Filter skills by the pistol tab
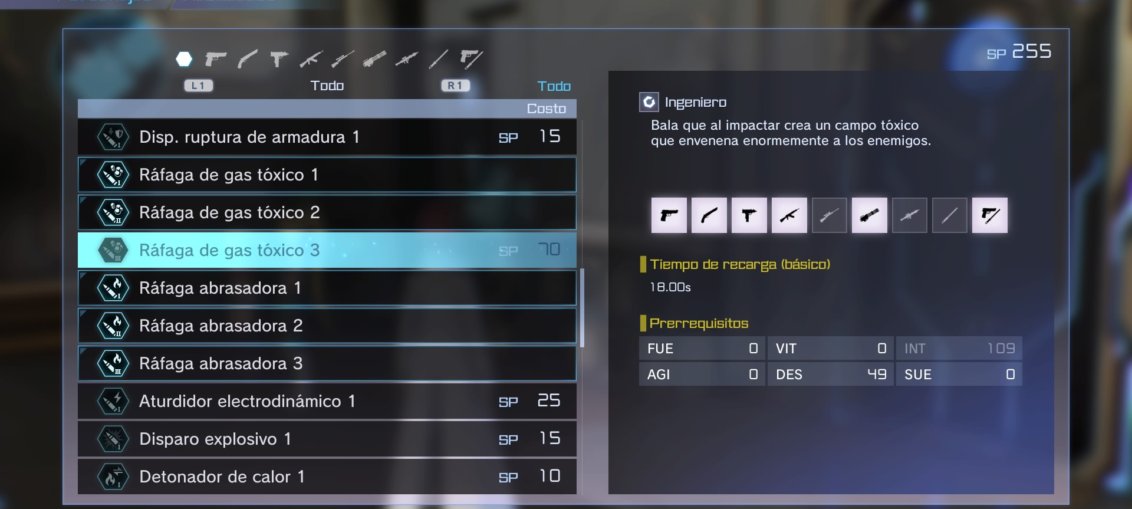1132x509 pixels. click(x=215, y=59)
